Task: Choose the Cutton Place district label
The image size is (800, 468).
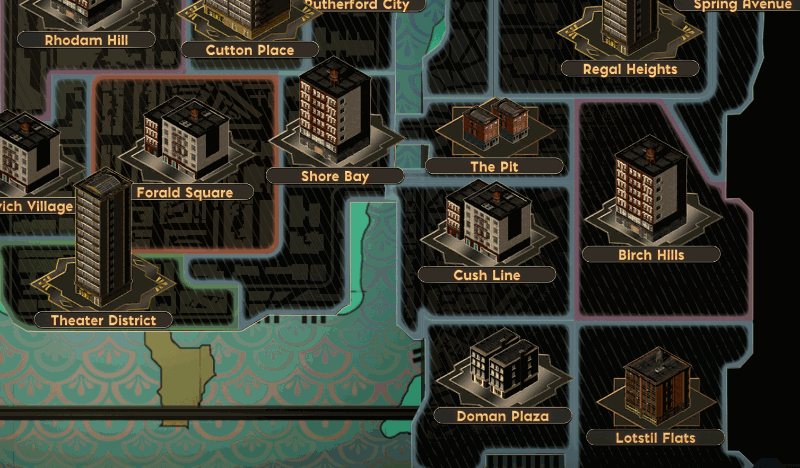Action: pos(250,50)
